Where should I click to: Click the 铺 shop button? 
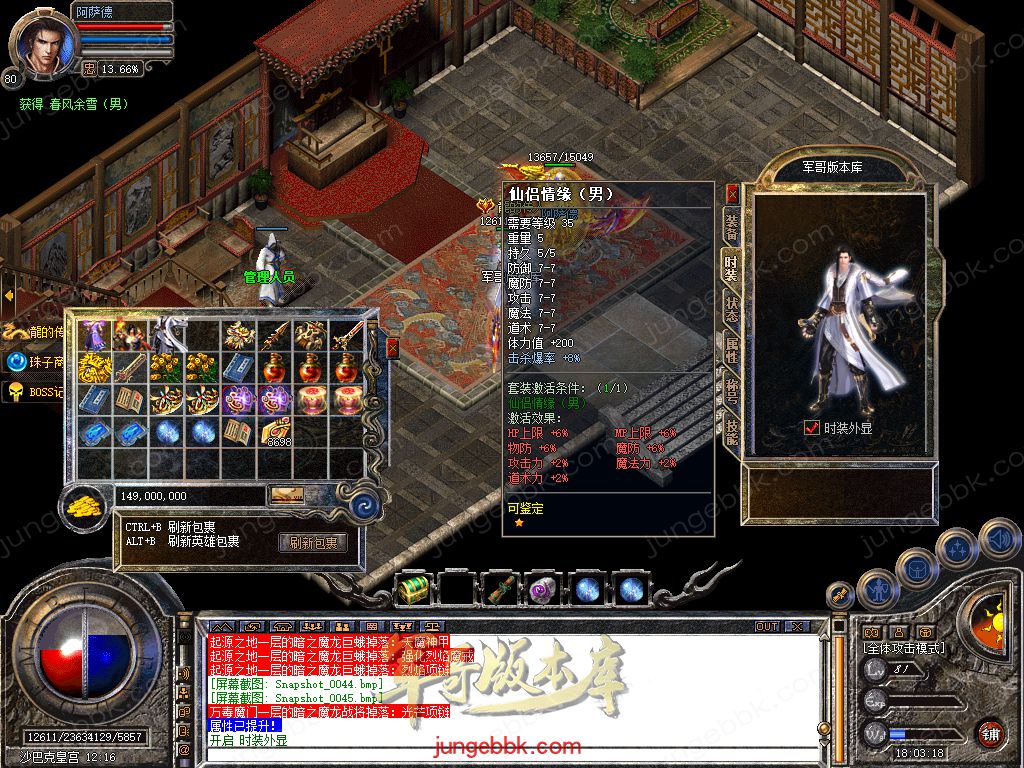[x=990, y=733]
